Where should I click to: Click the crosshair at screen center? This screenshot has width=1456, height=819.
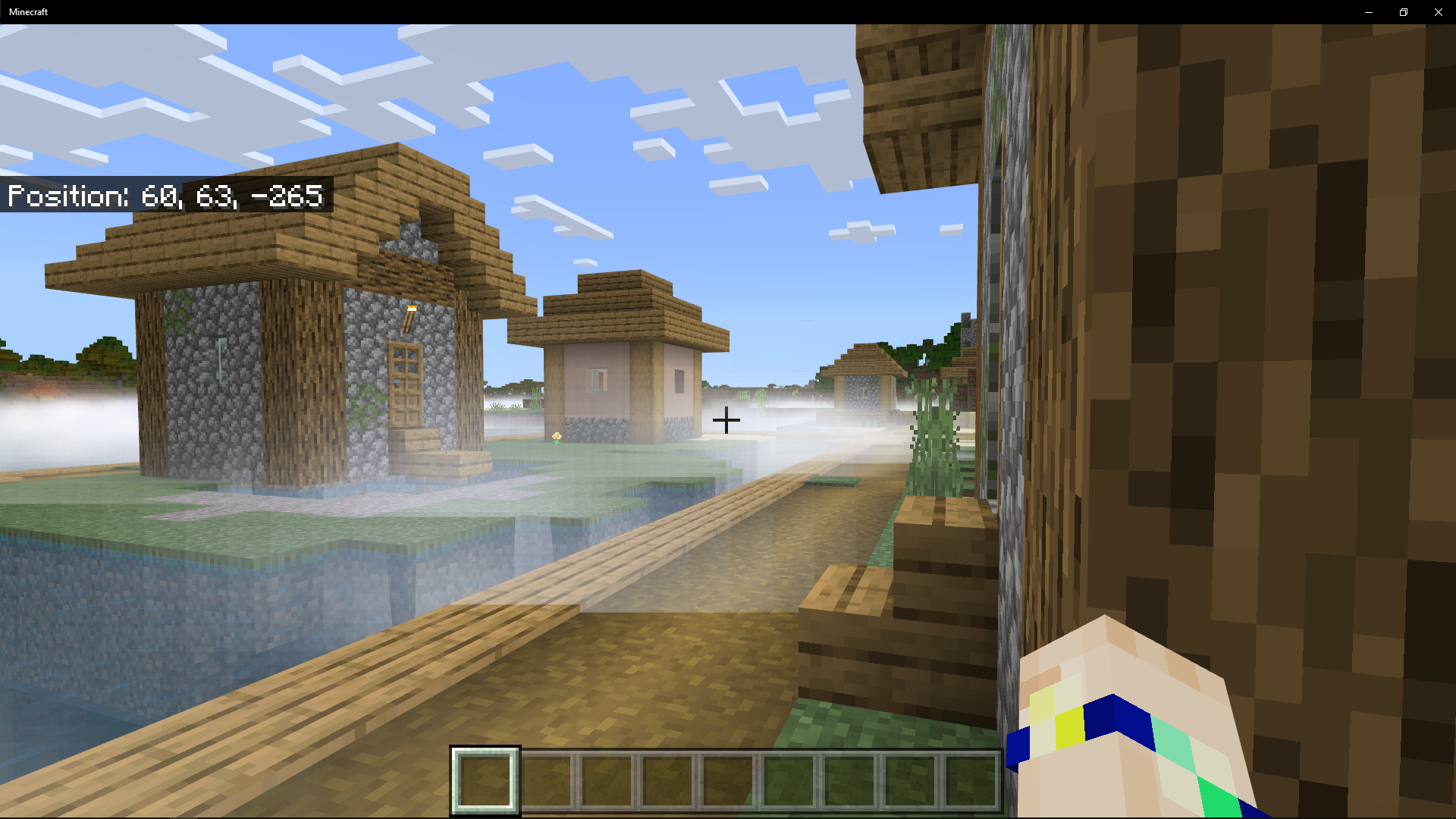pos(726,419)
